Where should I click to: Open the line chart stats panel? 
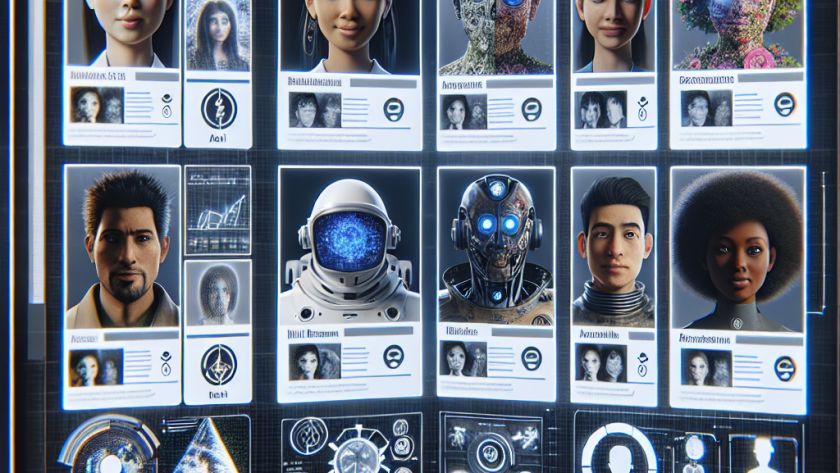coord(218,209)
